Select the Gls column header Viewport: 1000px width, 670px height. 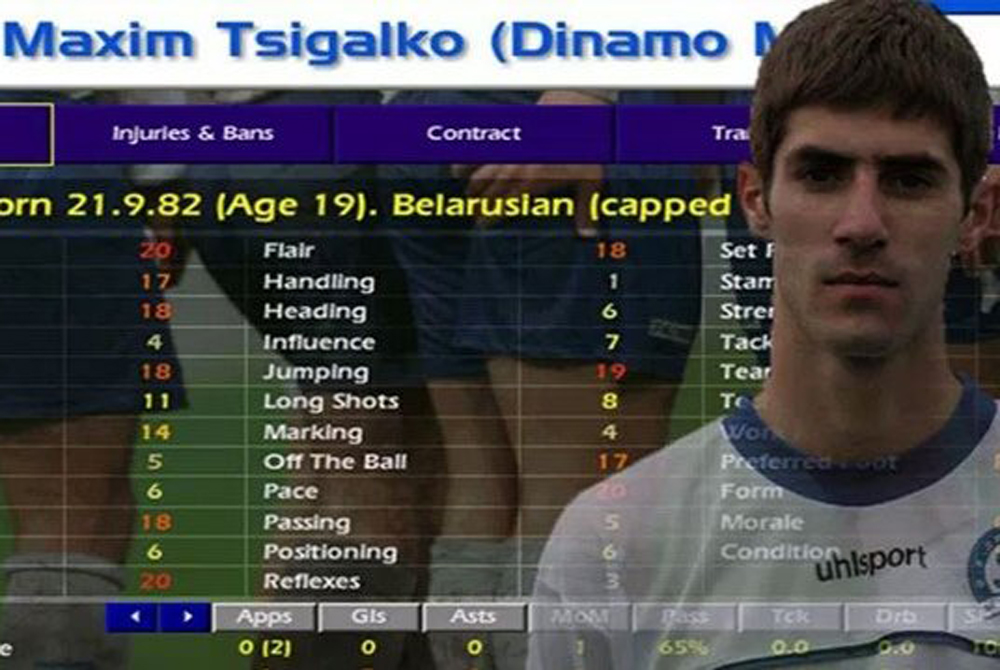[x=368, y=617]
